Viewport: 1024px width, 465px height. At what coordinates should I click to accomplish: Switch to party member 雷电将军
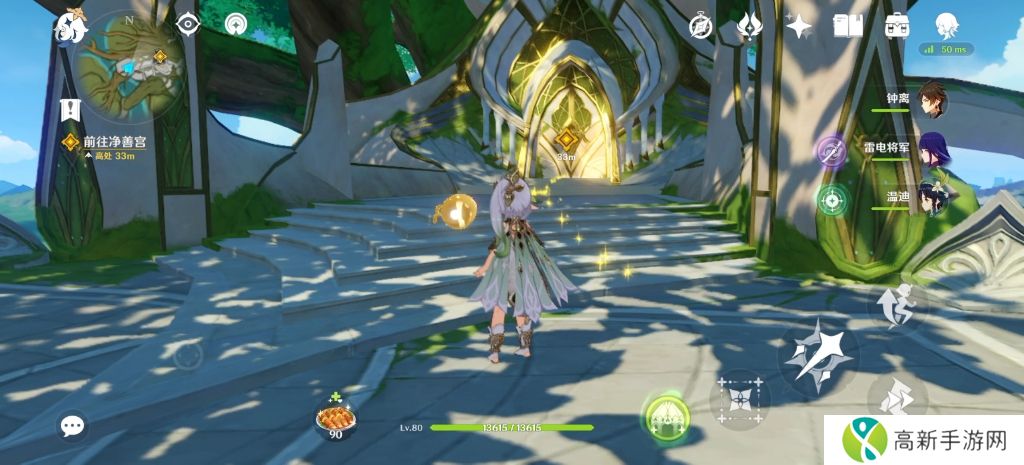click(x=933, y=148)
